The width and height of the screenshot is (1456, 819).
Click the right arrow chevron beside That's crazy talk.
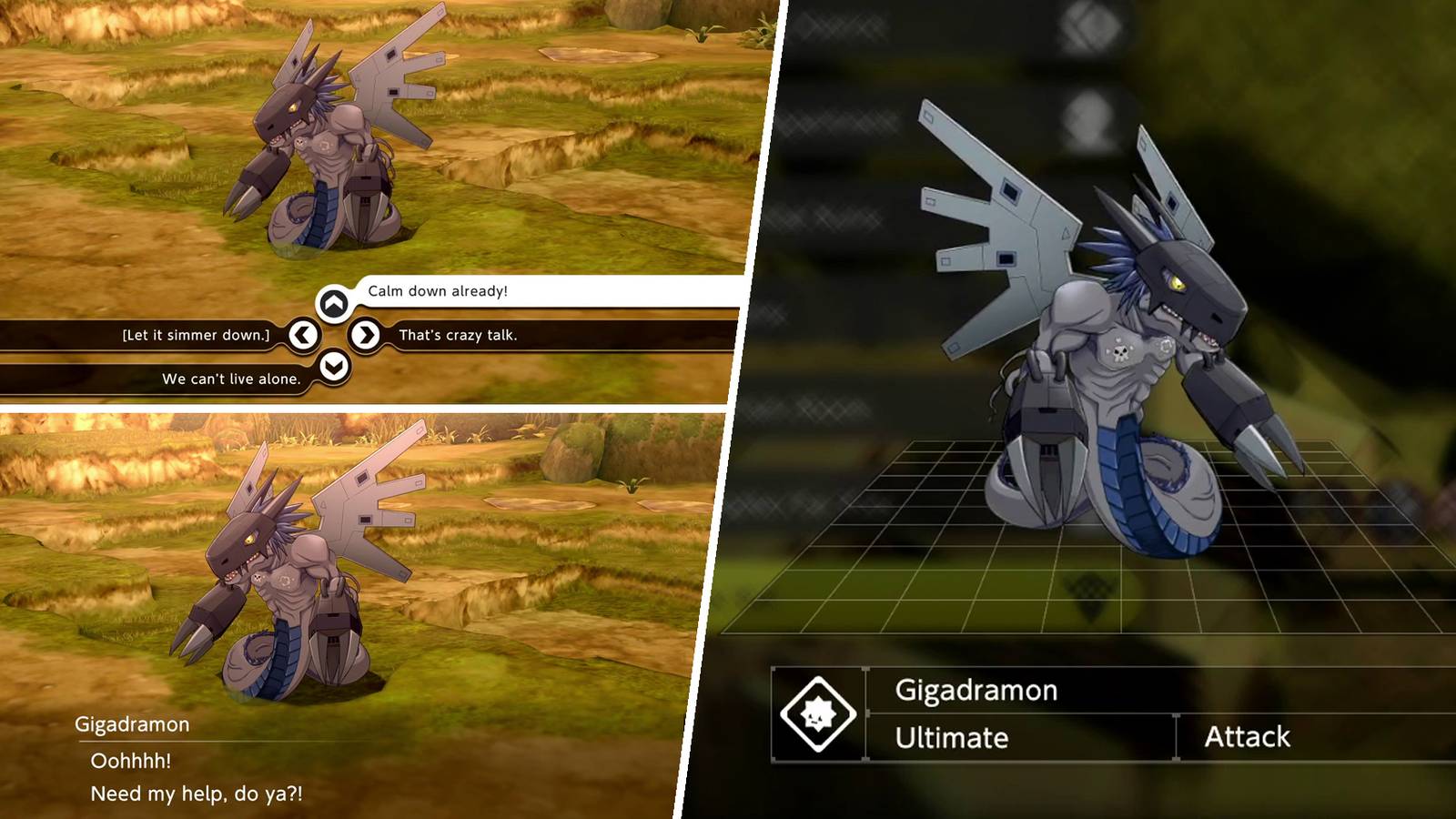[368, 333]
